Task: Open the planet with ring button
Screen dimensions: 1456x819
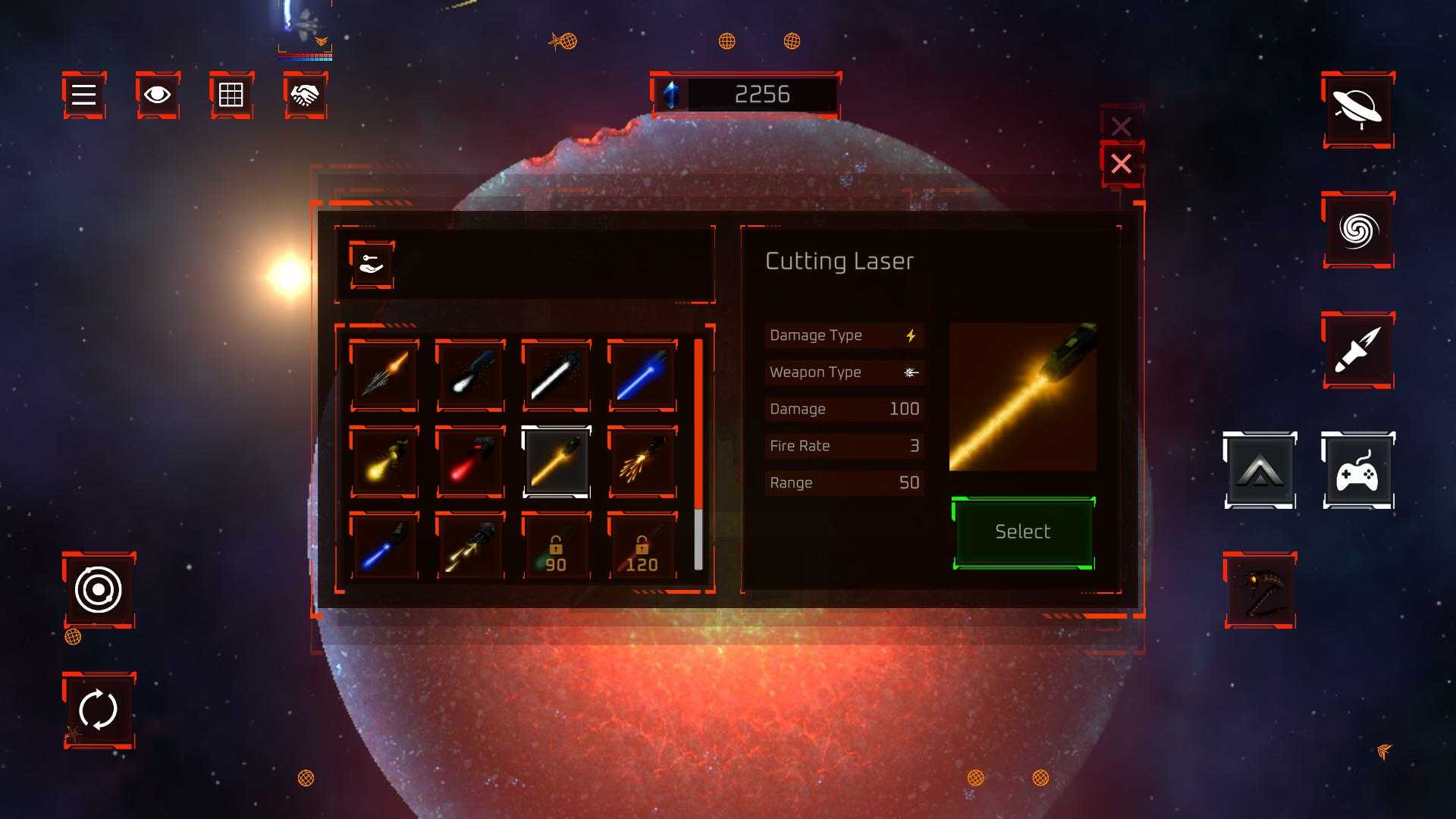Action: tap(1357, 110)
